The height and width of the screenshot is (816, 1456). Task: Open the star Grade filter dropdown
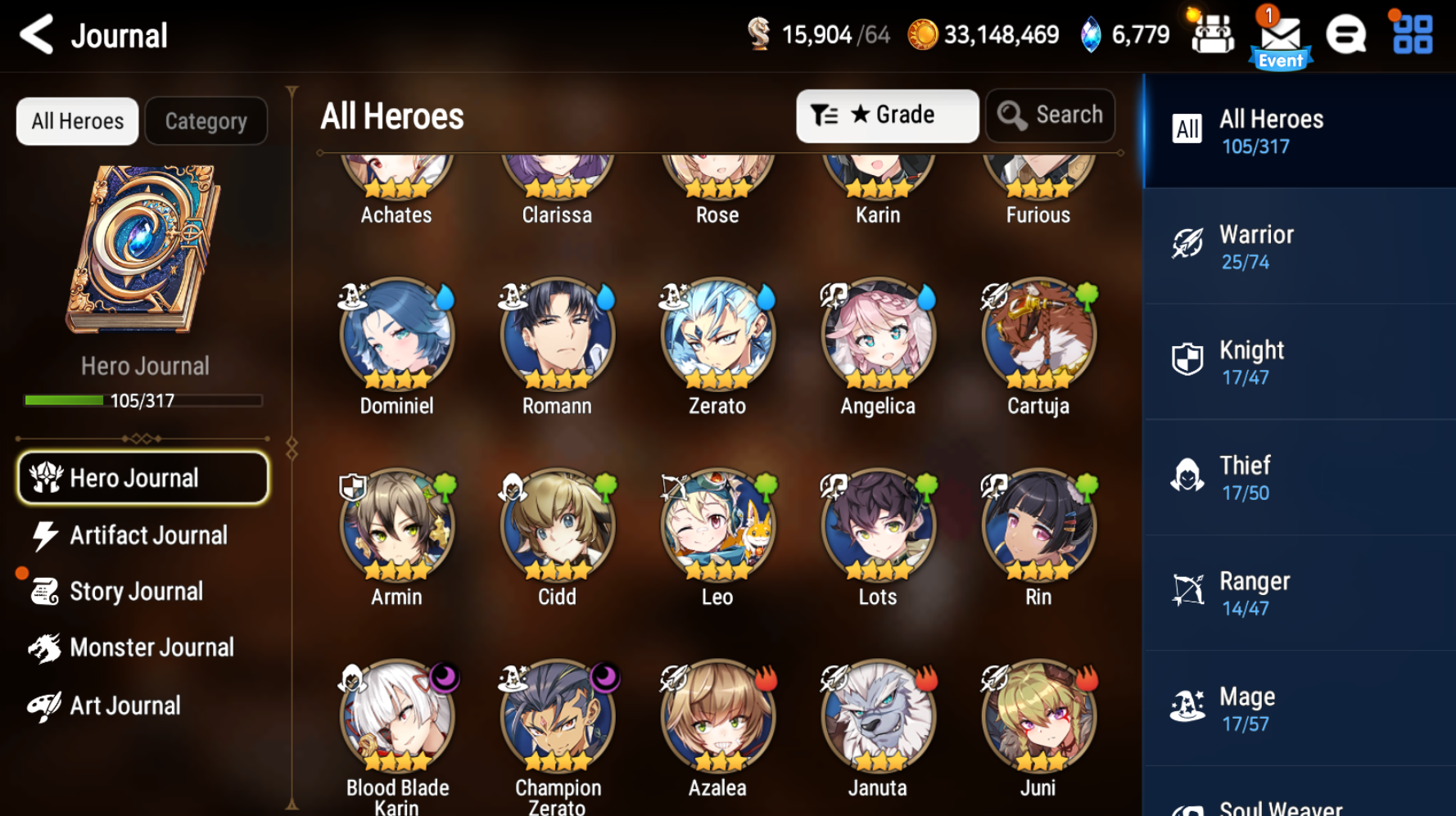pos(887,115)
